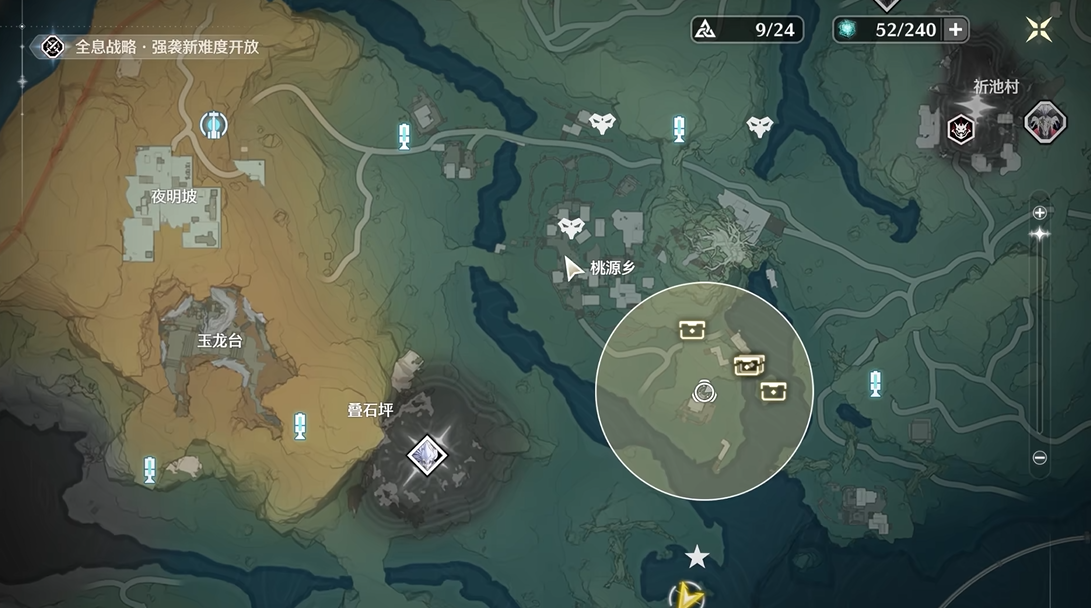Select the 桃源乡 location label
The width and height of the screenshot is (1091, 608).
612,267
